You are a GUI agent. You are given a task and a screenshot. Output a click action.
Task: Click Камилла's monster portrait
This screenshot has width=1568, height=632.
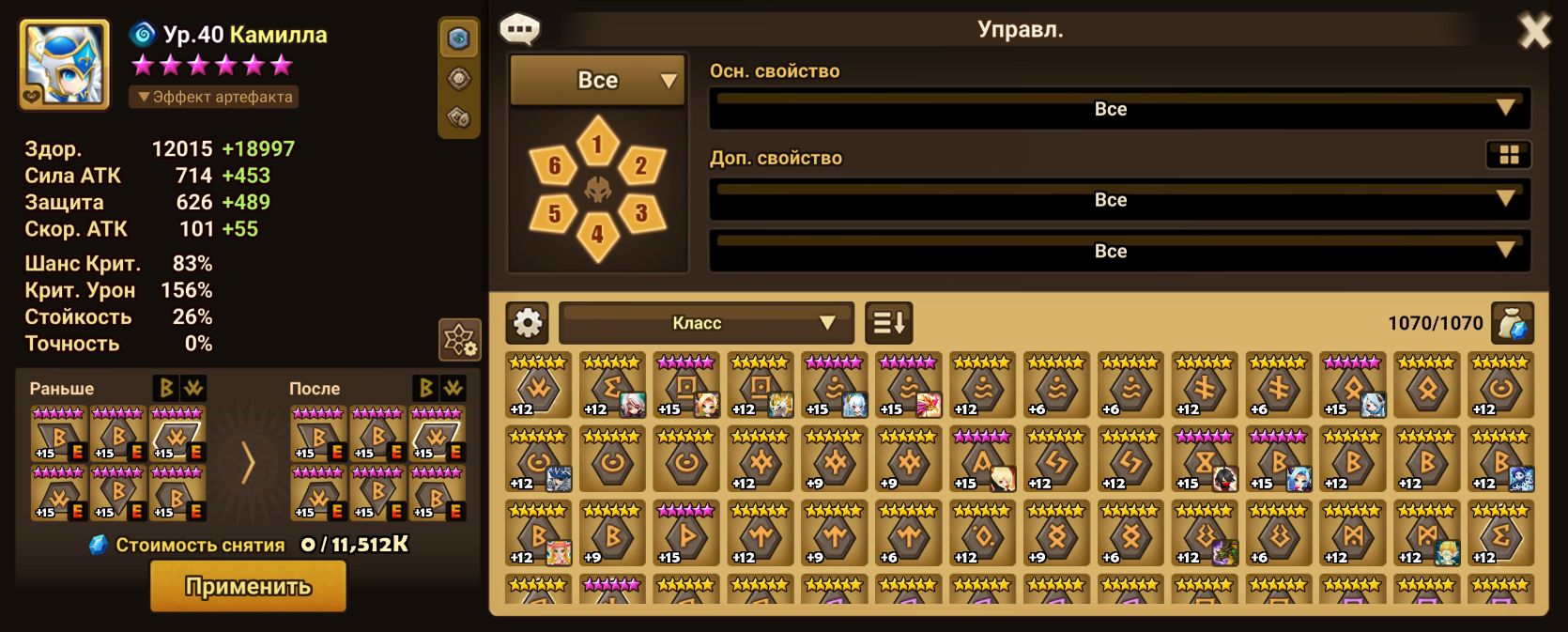pyautogui.click(x=64, y=64)
